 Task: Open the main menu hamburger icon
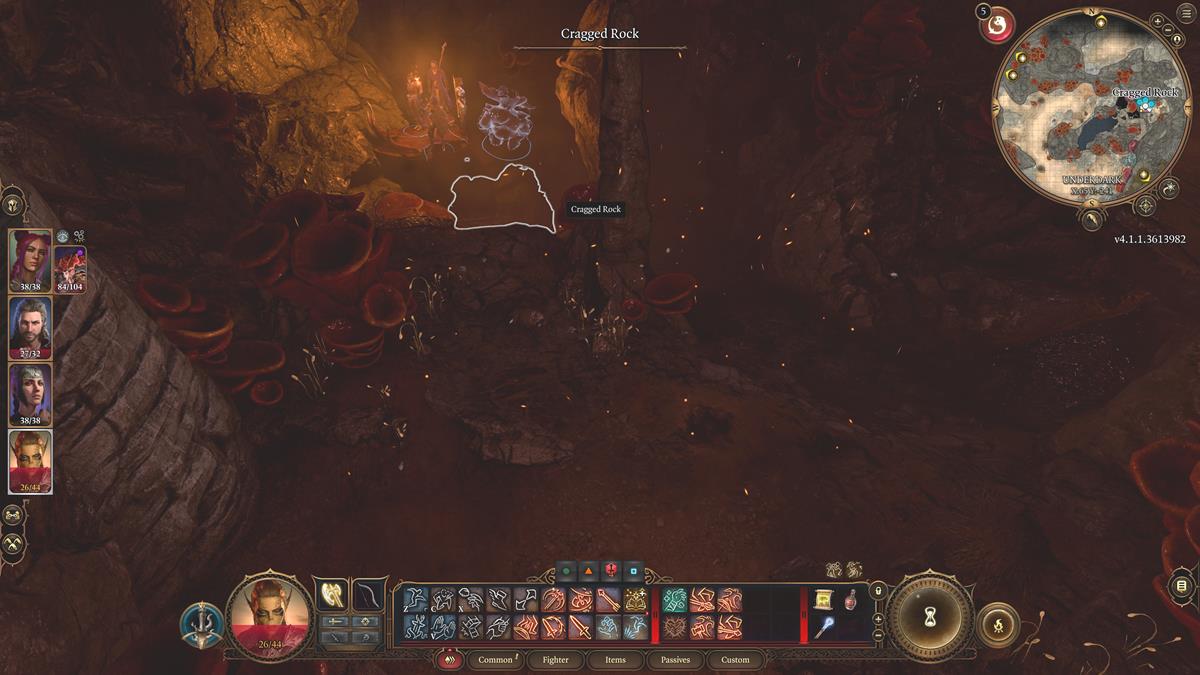[x=1187, y=12]
